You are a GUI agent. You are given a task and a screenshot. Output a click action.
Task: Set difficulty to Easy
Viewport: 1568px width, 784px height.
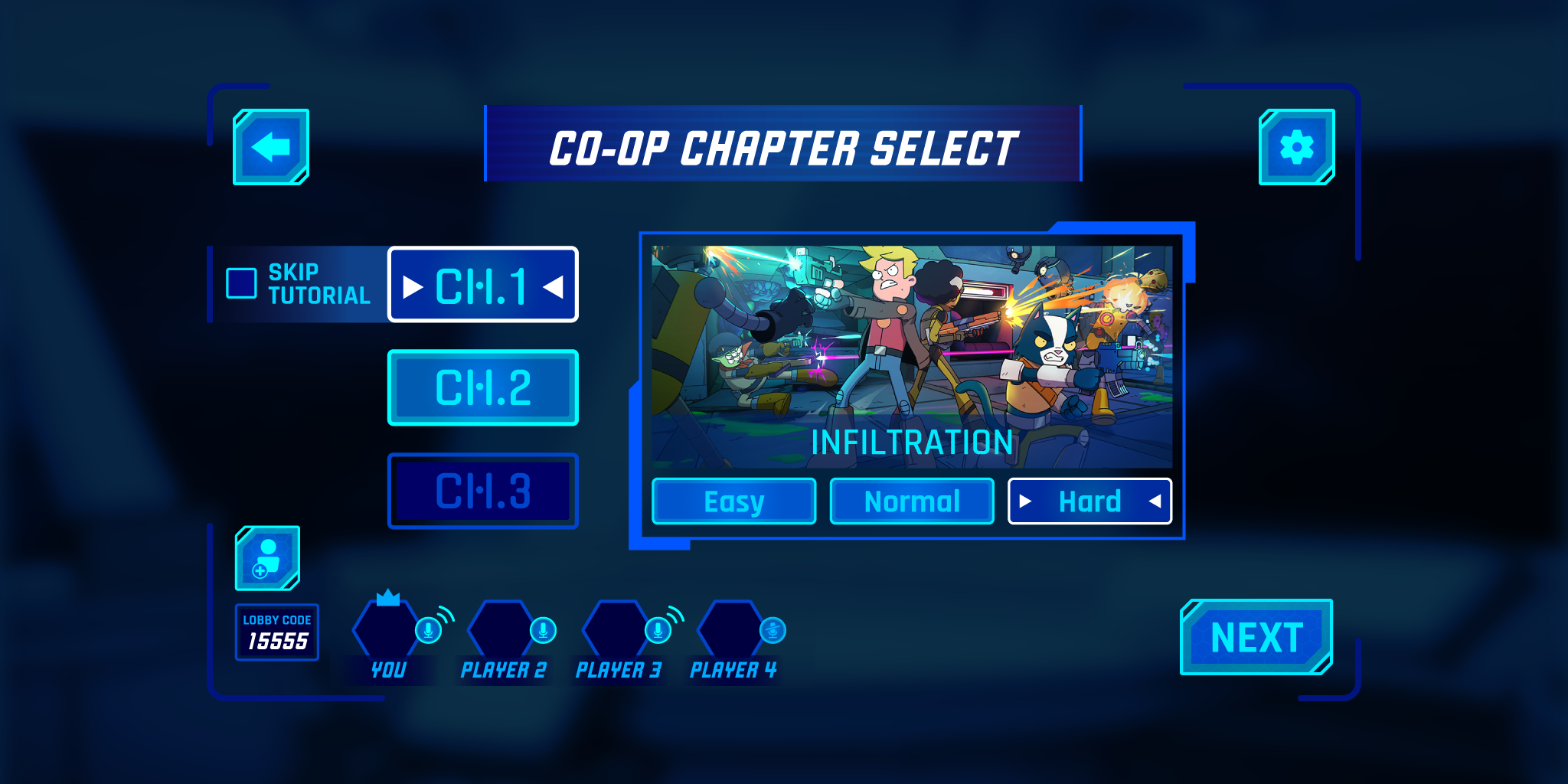[733, 501]
